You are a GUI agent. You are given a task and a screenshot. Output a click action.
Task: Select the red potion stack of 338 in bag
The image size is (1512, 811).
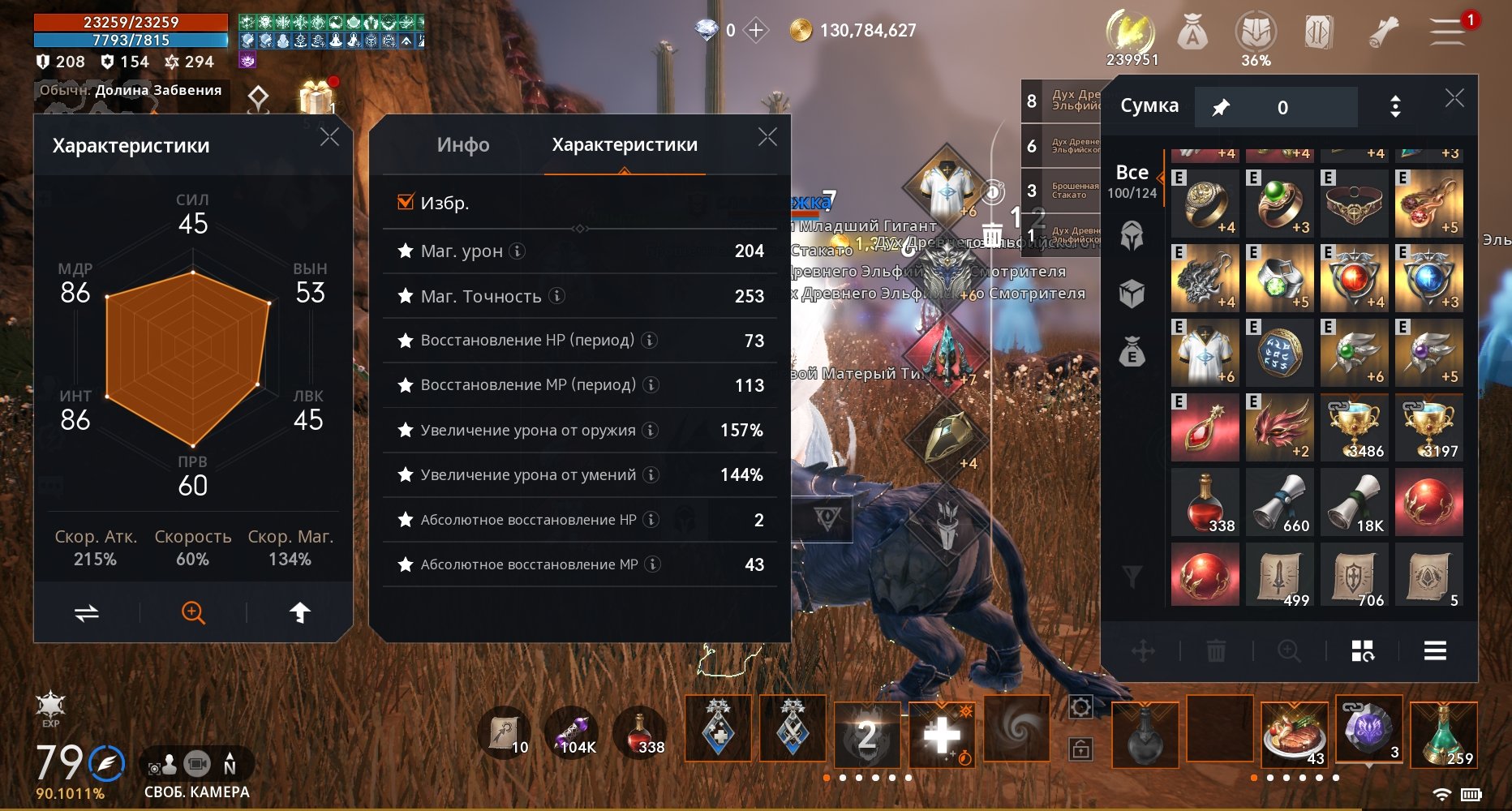[1205, 501]
